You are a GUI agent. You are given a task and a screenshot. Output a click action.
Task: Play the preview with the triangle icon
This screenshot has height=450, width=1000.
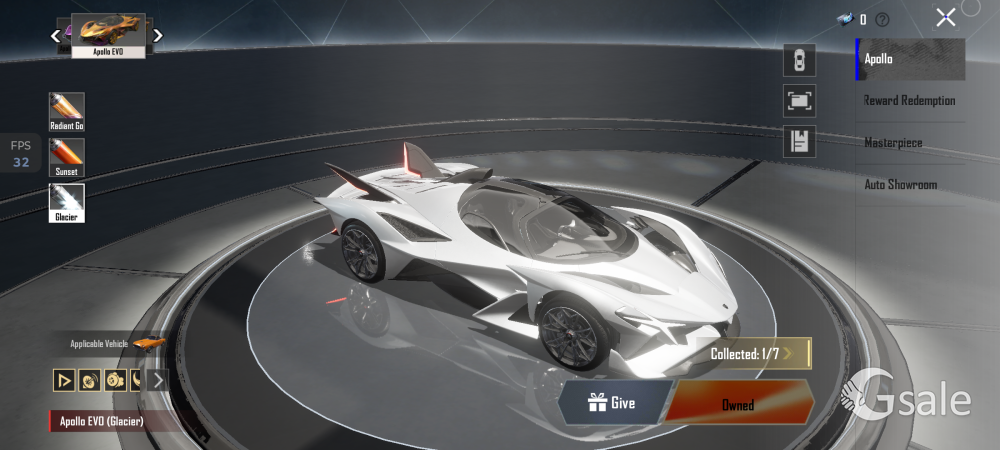[x=65, y=380]
